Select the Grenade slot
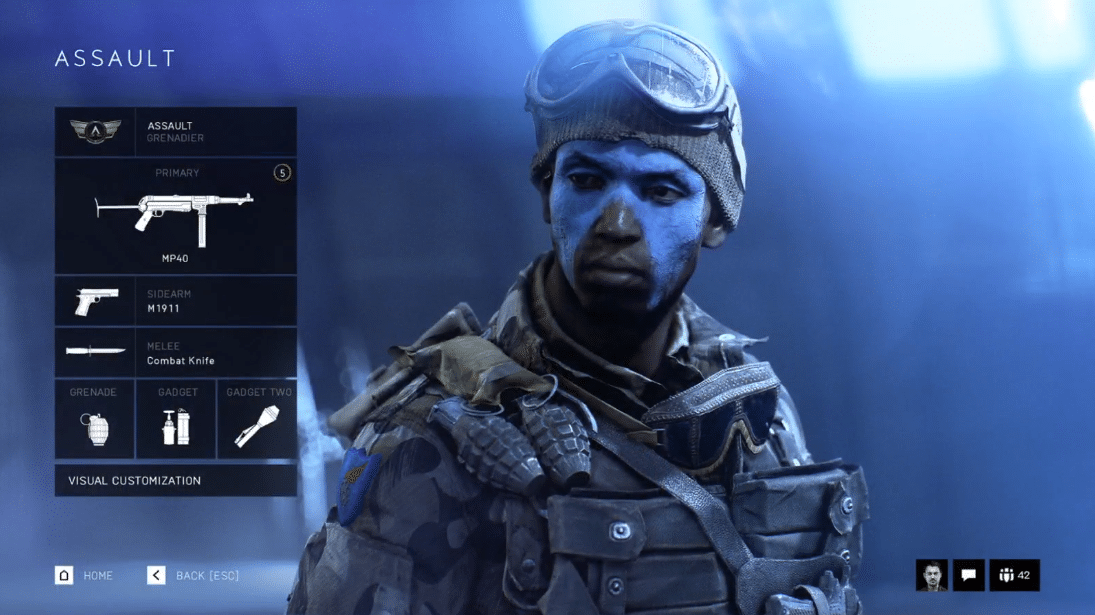 coord(94,419)
